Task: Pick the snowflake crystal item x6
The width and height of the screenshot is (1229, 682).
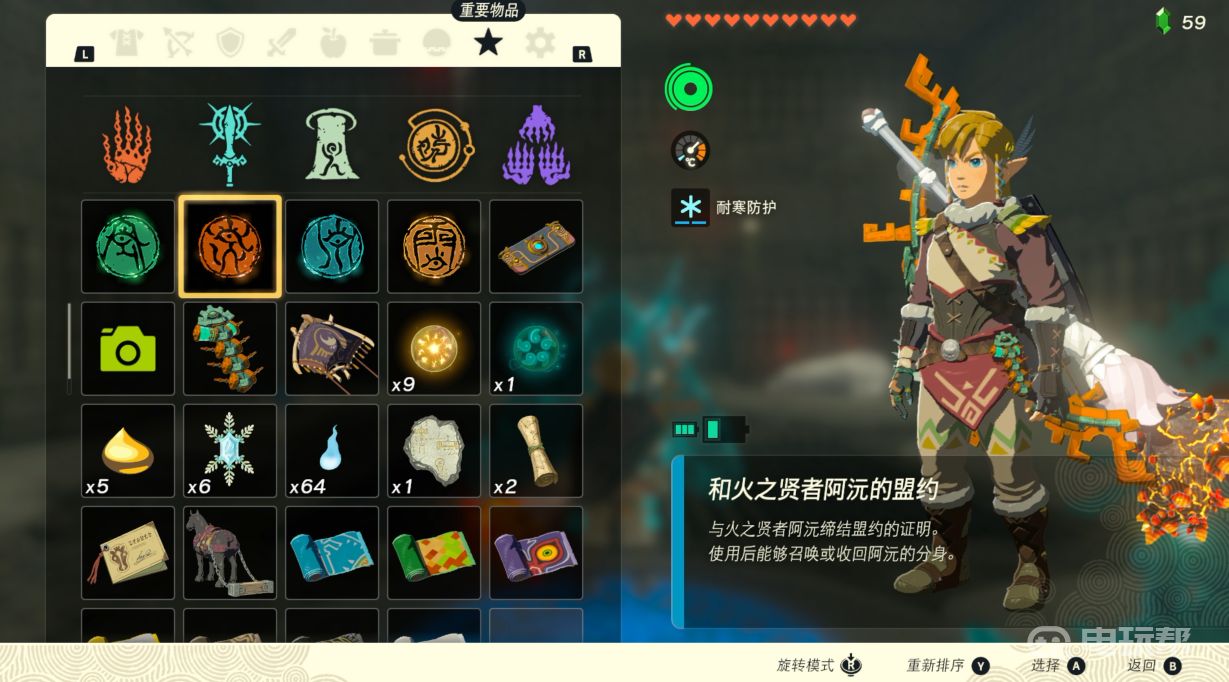Action: [x=229, y=451]
